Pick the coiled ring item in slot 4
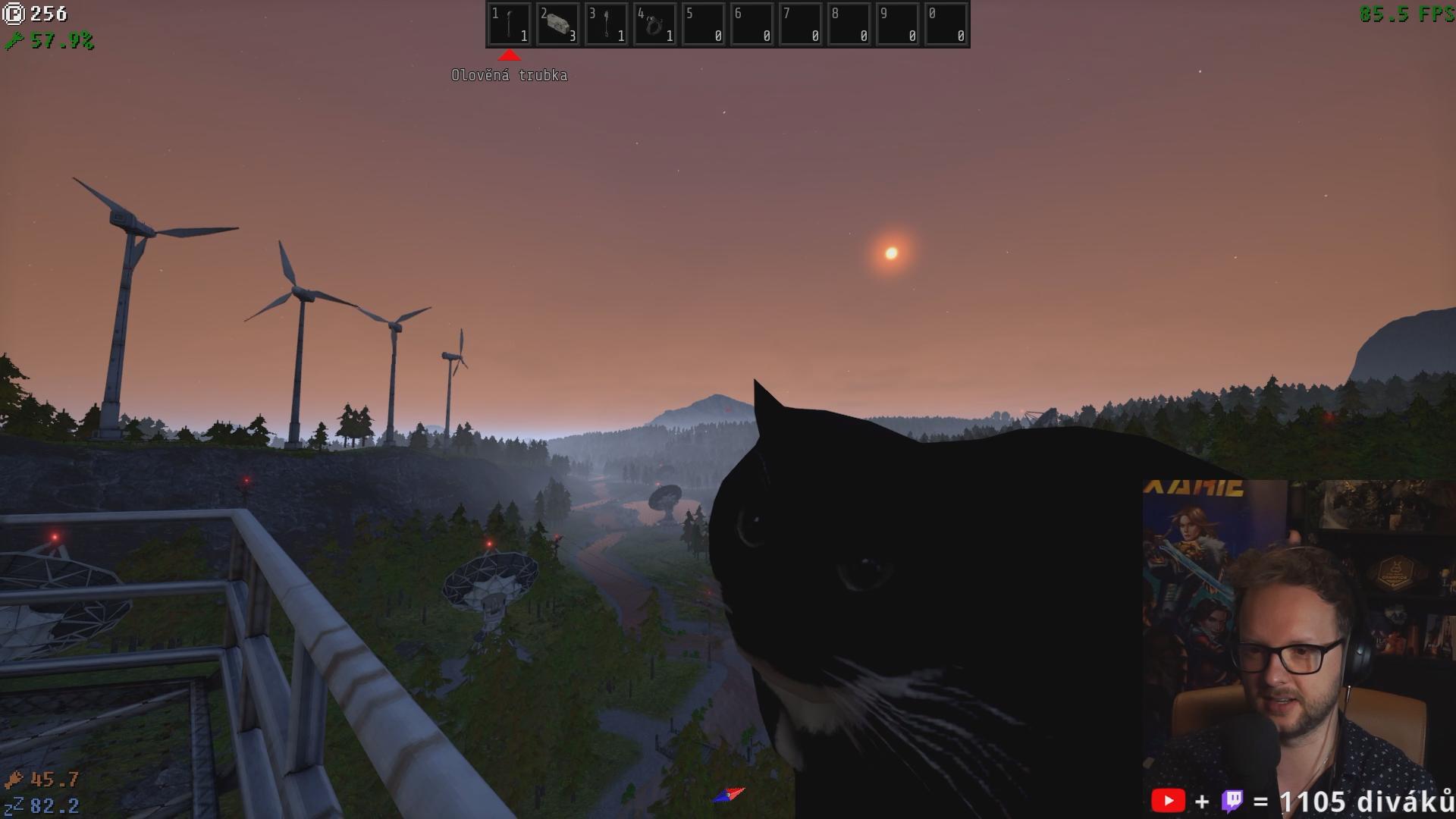Screen dimensions: 1456x819 pyautogui.click(x=655, y=24)
